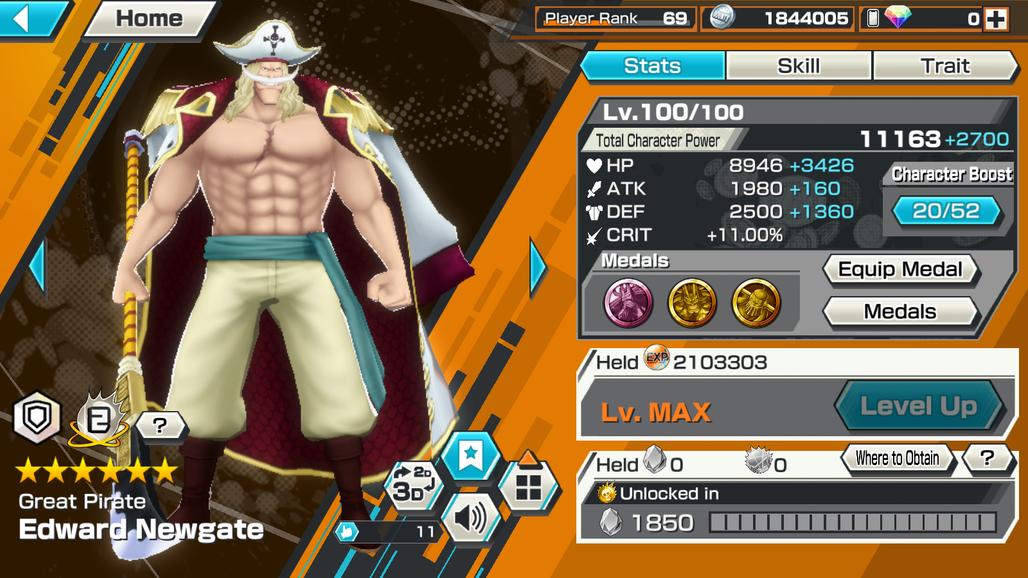Add more rainbow diamonds with the plus button
Screen dimensions: 1028x578
point(995,18)
